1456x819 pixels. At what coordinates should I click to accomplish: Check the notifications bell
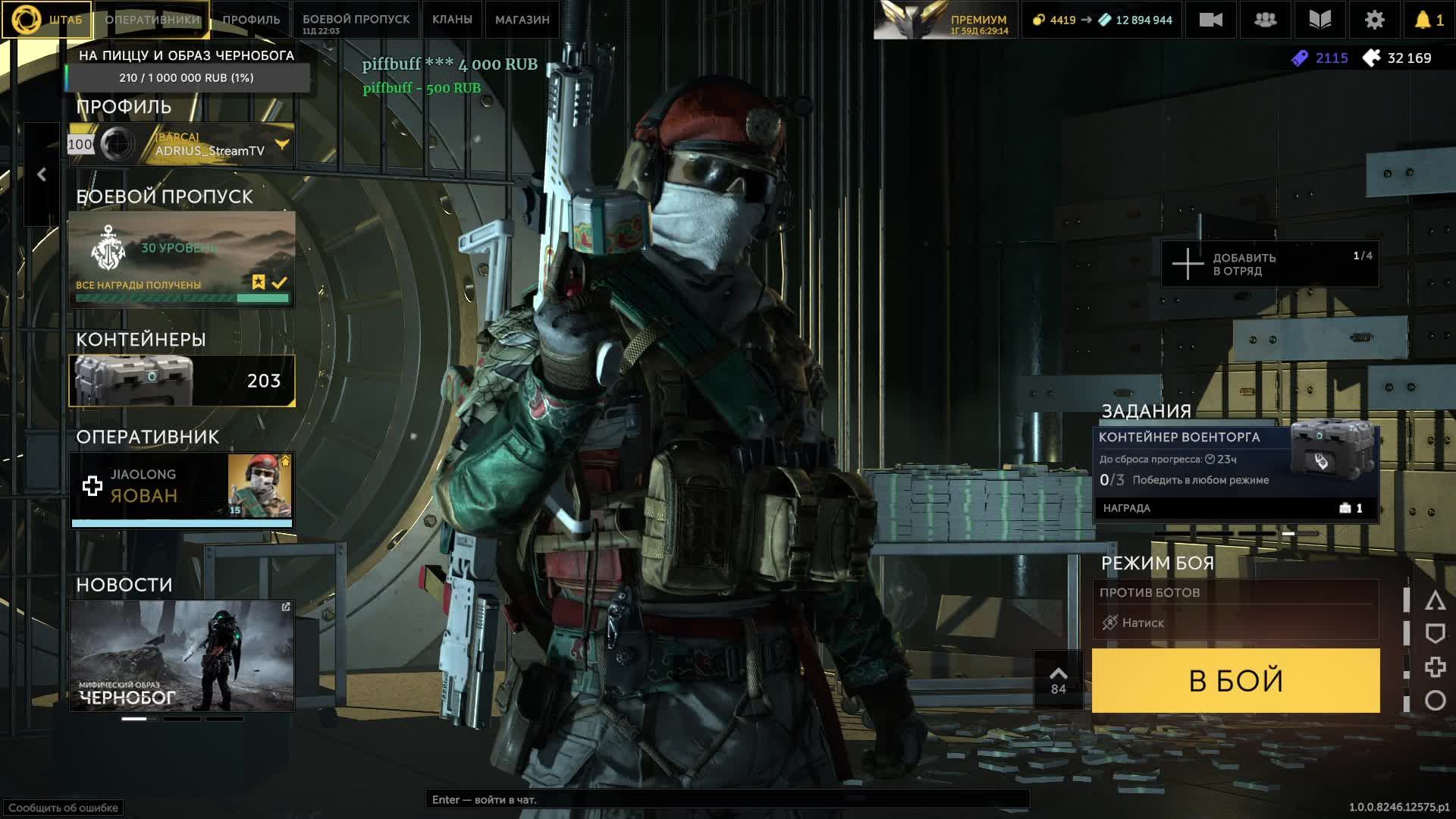(x=1429, y=20)
